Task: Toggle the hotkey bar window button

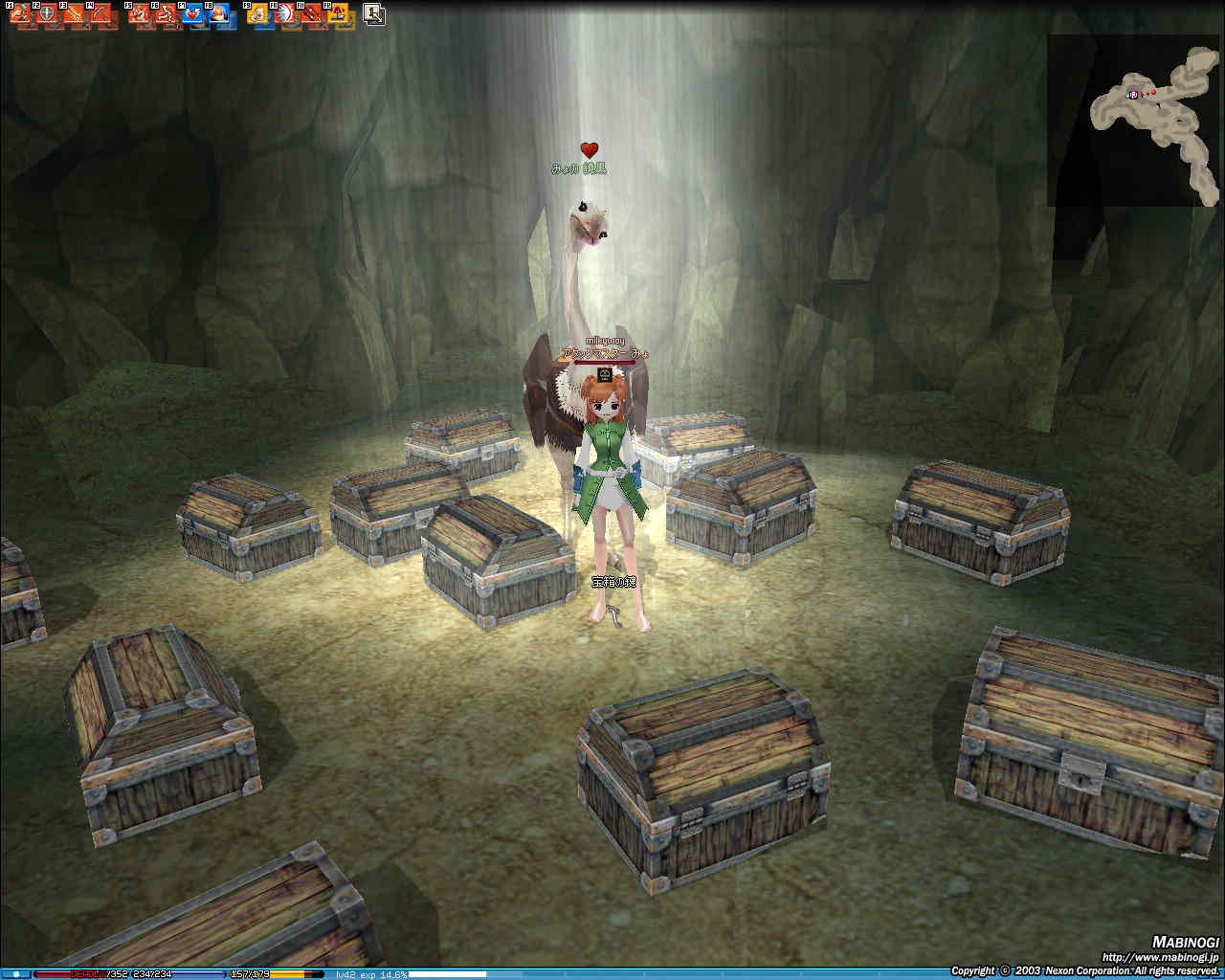Action: (x=374, y=14)
